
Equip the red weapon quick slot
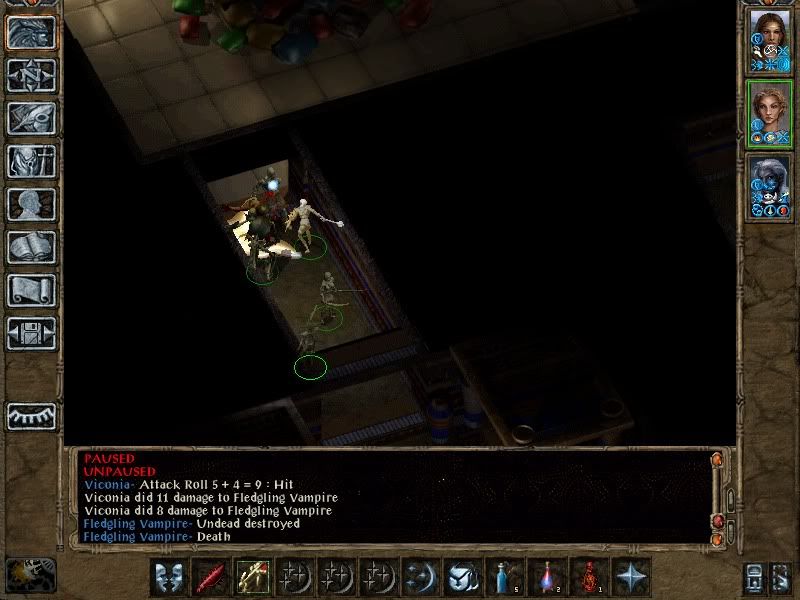[x=212, y=577]
